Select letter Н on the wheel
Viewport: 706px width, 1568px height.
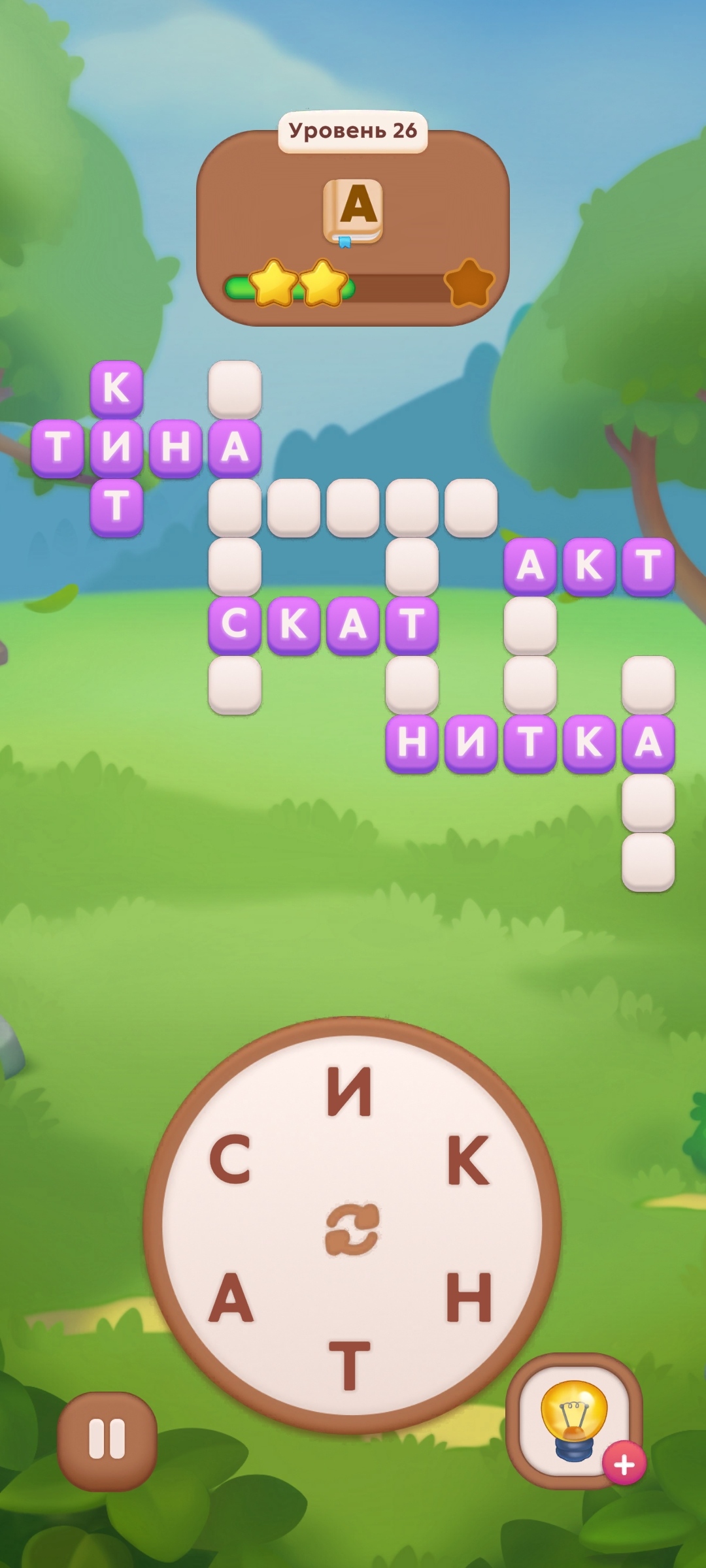click(469, 1297)
